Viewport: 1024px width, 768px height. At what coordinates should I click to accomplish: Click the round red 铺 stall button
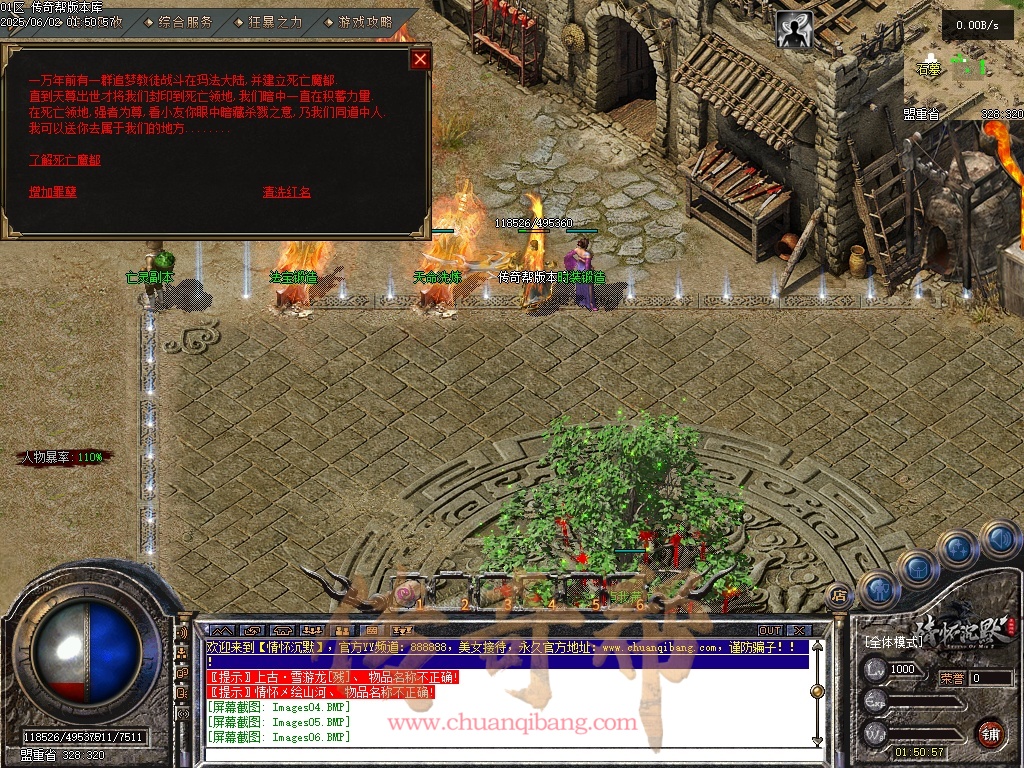(991, 733)
